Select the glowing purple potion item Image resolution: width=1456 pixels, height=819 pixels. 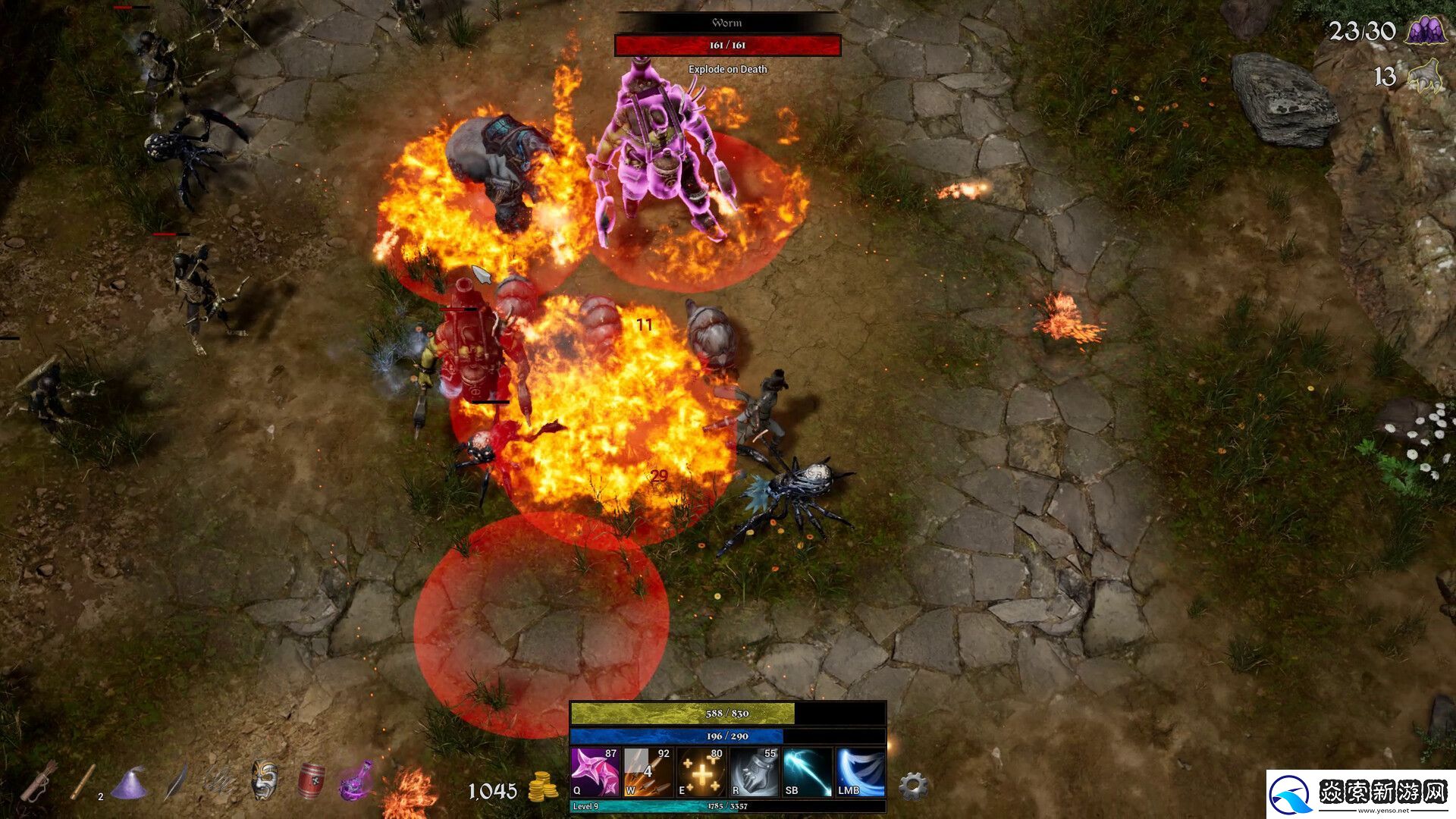[x=356, y=781]
